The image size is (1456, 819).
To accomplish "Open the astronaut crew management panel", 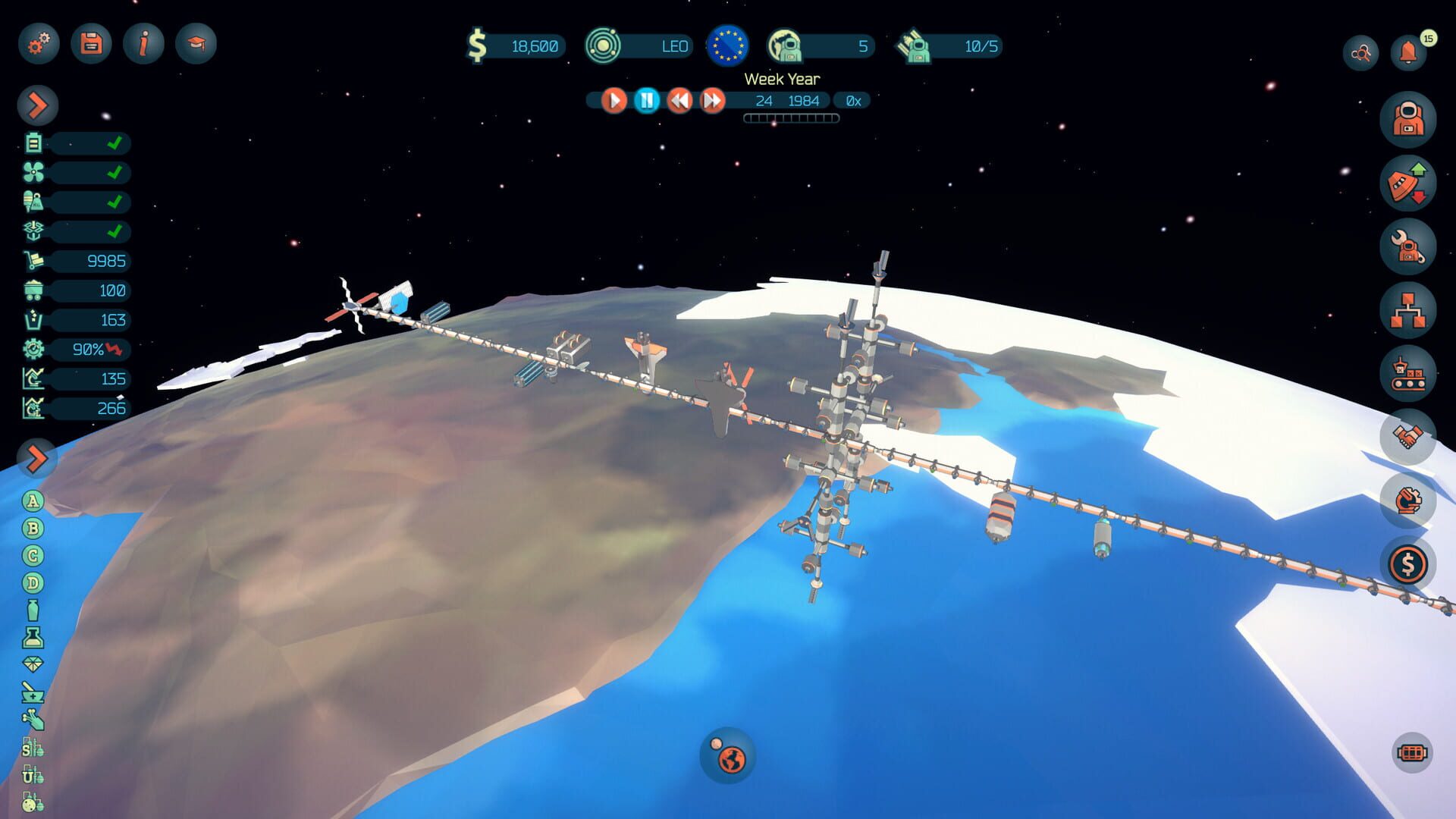I will (x=1408, y=118).
